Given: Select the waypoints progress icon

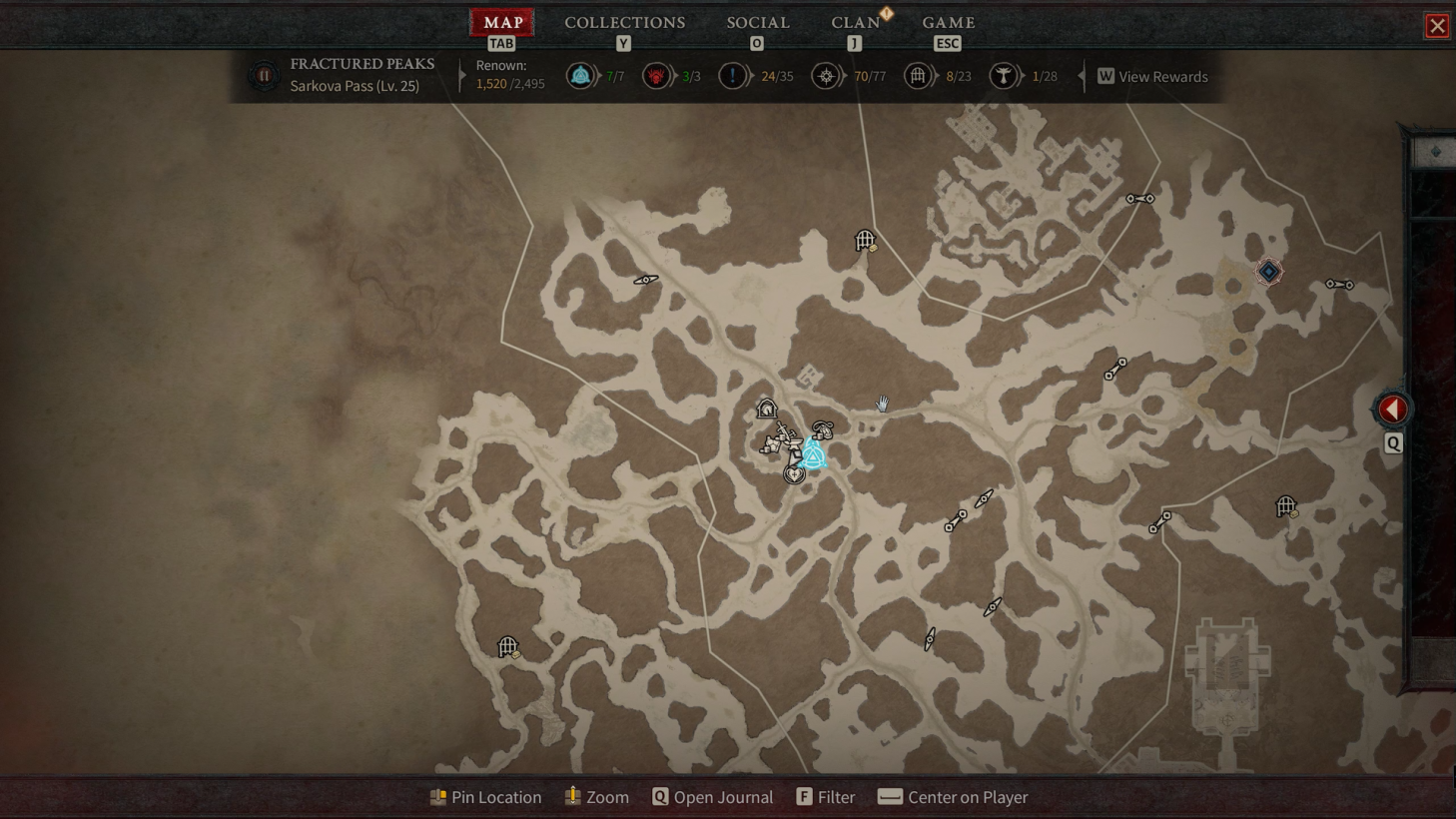Looking at the screenshot, I should tap(580, 76).
